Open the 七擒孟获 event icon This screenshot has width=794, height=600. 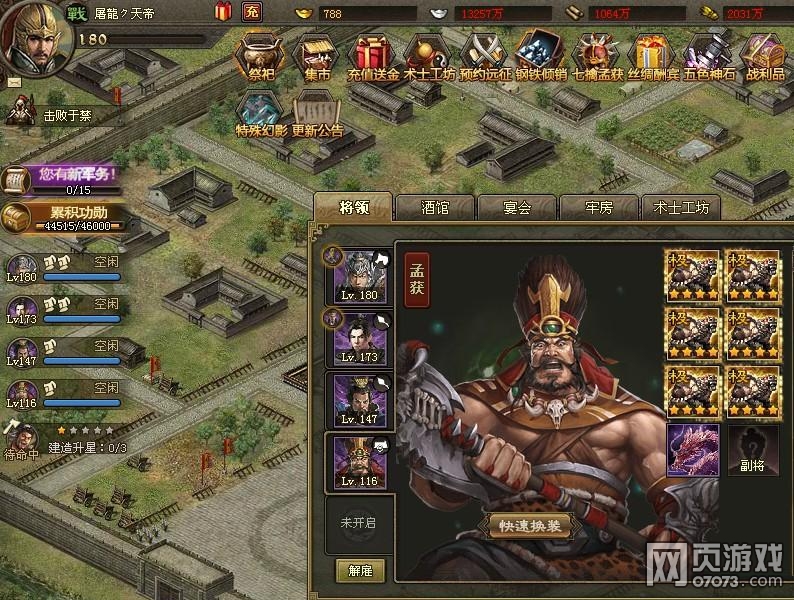tap(598, 57)
